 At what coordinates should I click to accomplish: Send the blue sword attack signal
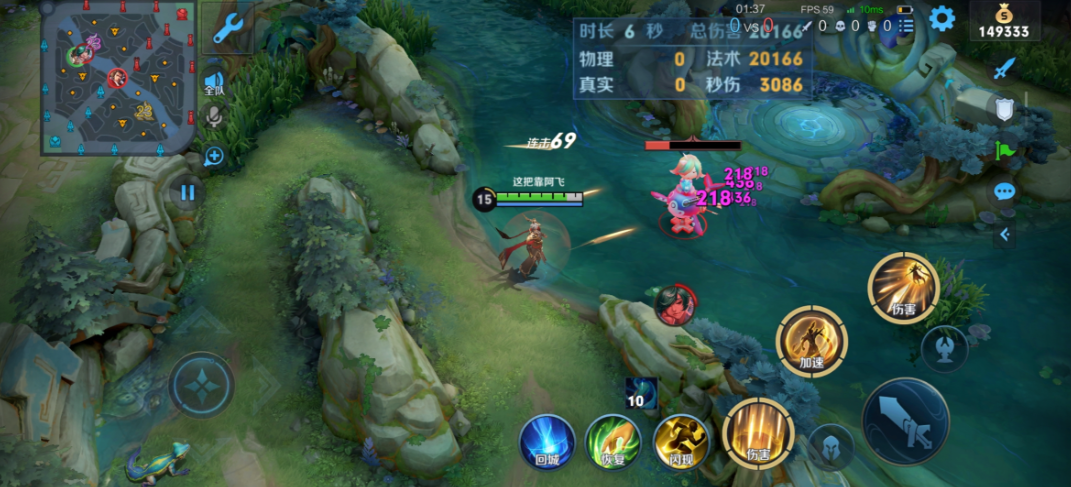(x=1004, y=69)
